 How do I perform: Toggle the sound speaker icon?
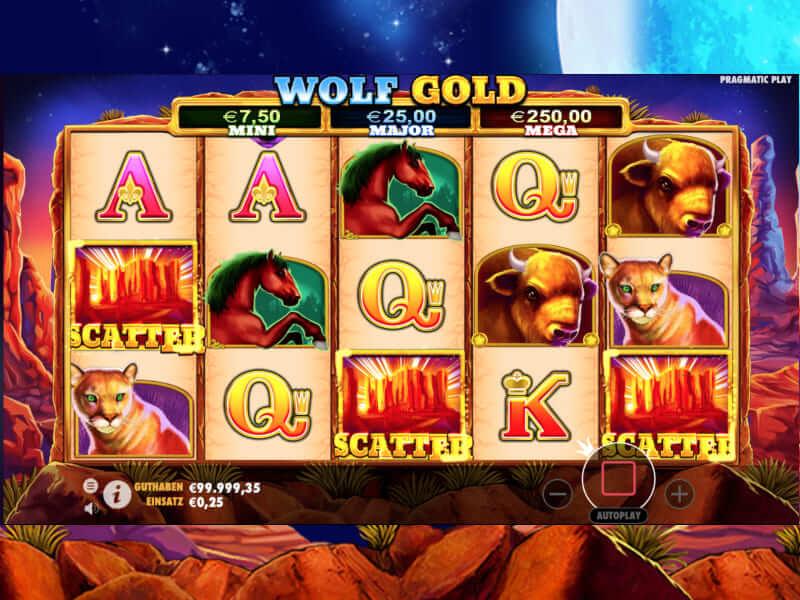click(90, 507)
